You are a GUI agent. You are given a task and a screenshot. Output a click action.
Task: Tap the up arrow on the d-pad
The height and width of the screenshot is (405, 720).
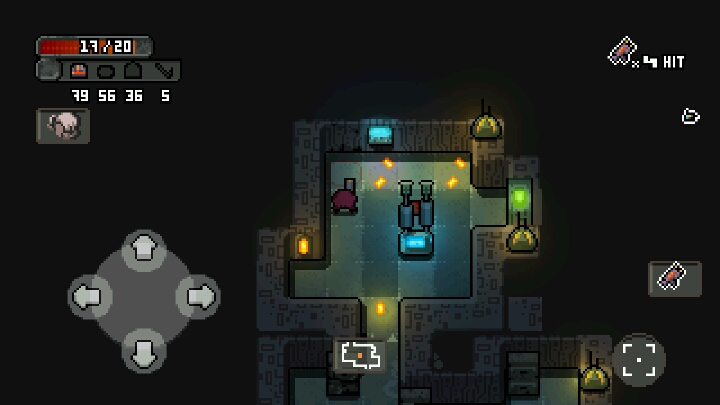(x=144, y=248)
